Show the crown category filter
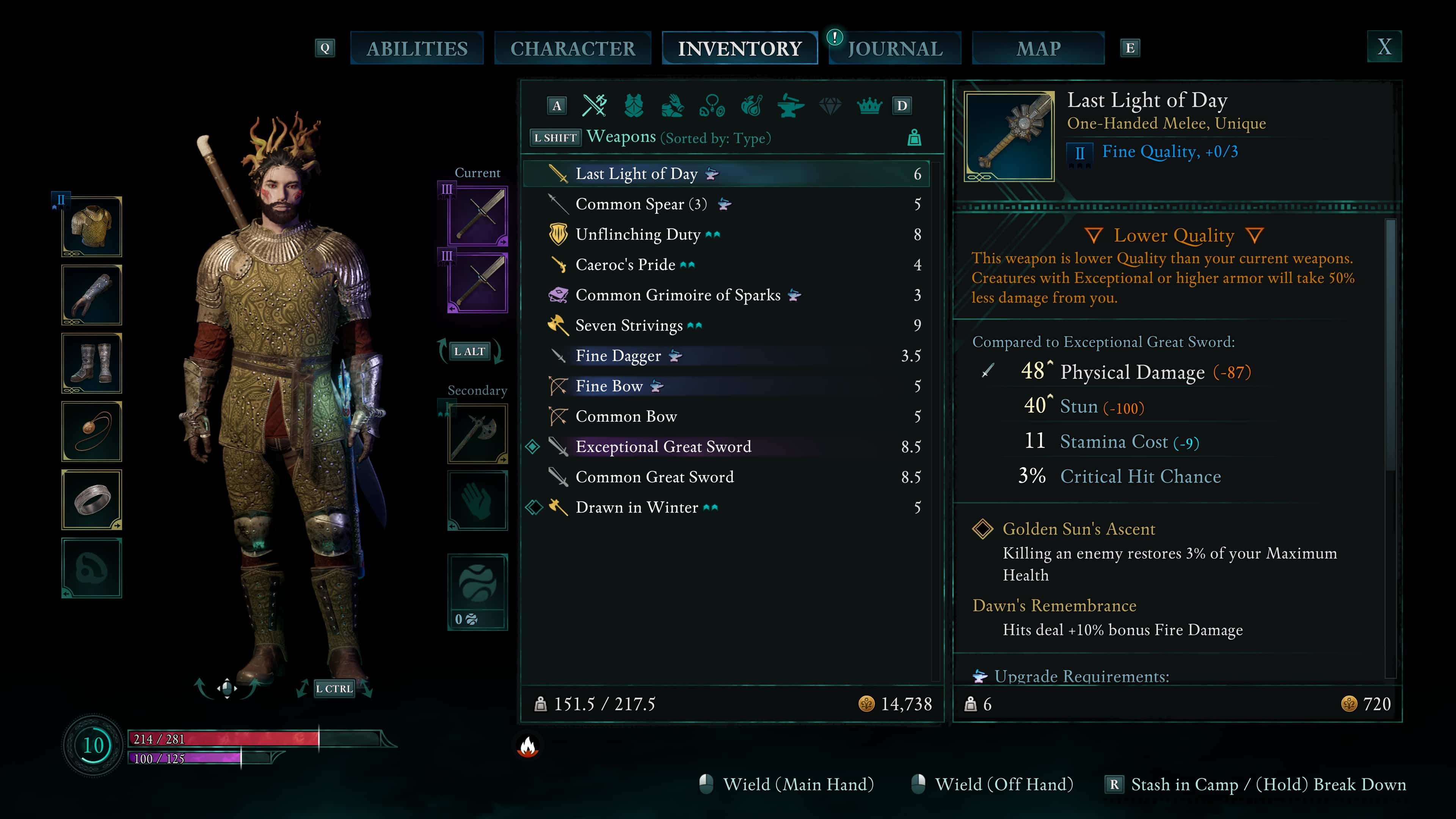This screenshot has width=1456, height=819. click(x=869, y=106)
